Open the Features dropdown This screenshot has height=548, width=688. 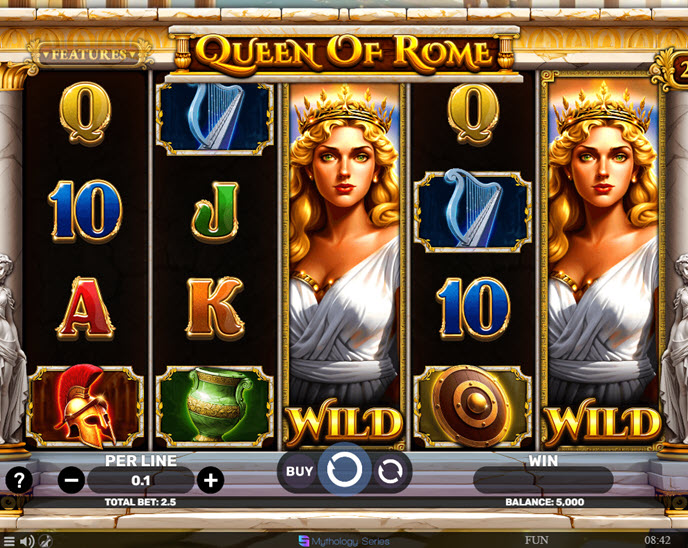(x=89, y=54)
